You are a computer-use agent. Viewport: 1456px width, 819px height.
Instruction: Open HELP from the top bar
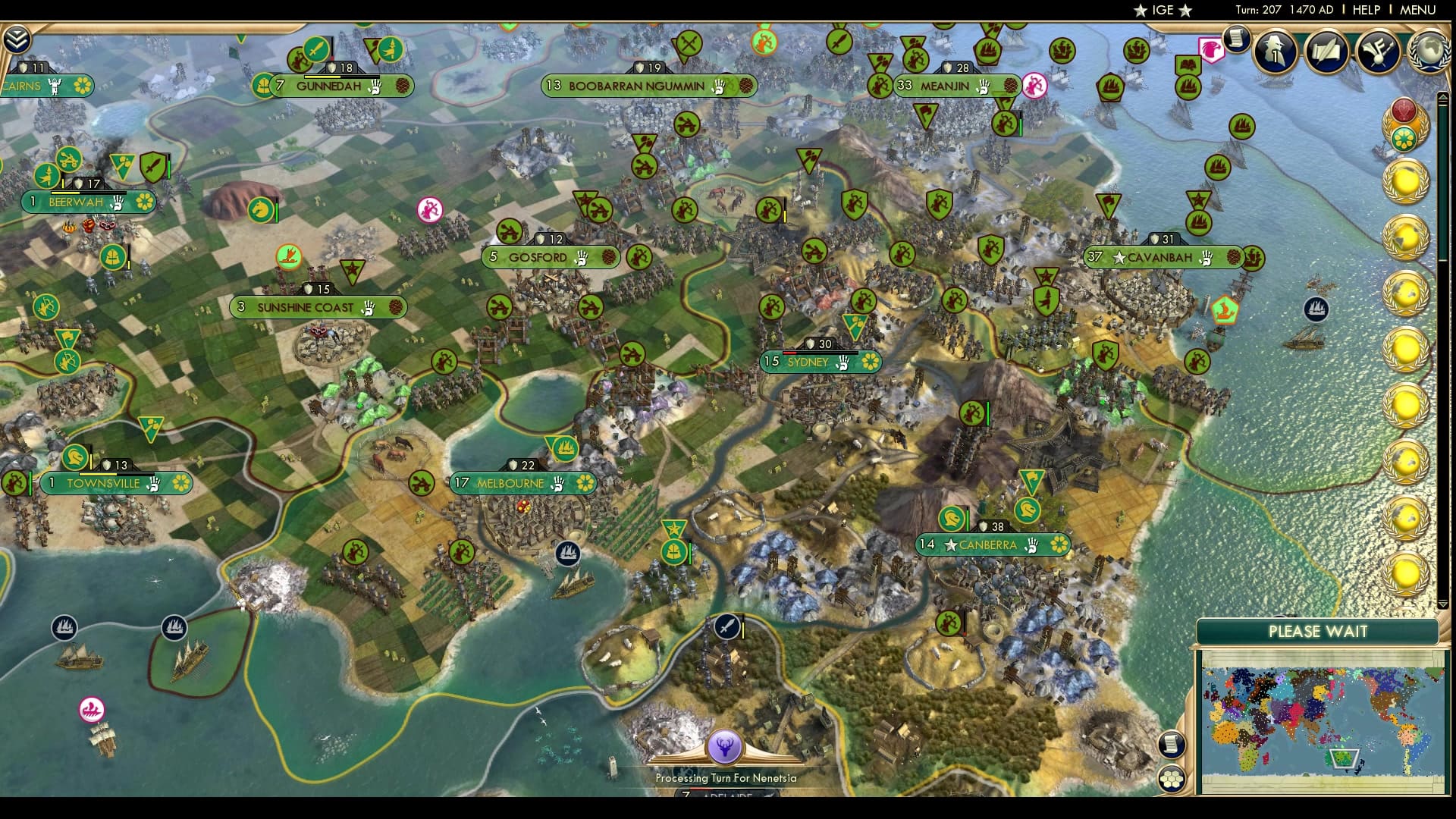1367,11
